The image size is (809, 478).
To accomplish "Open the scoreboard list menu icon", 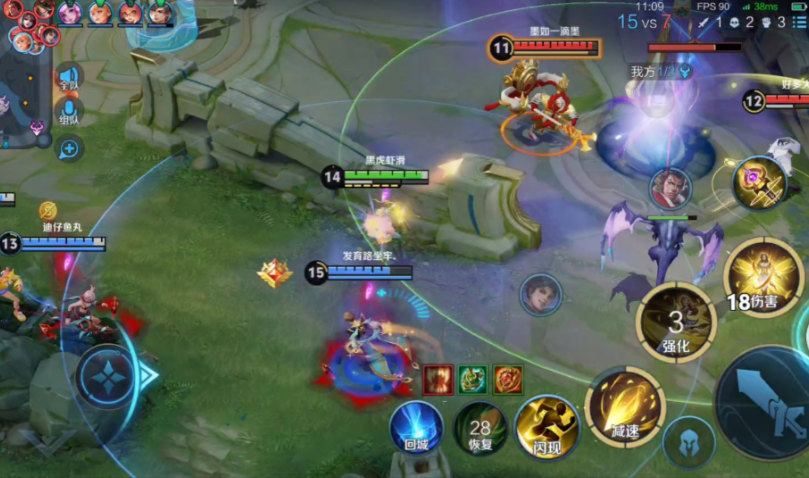I will [797, 21].
